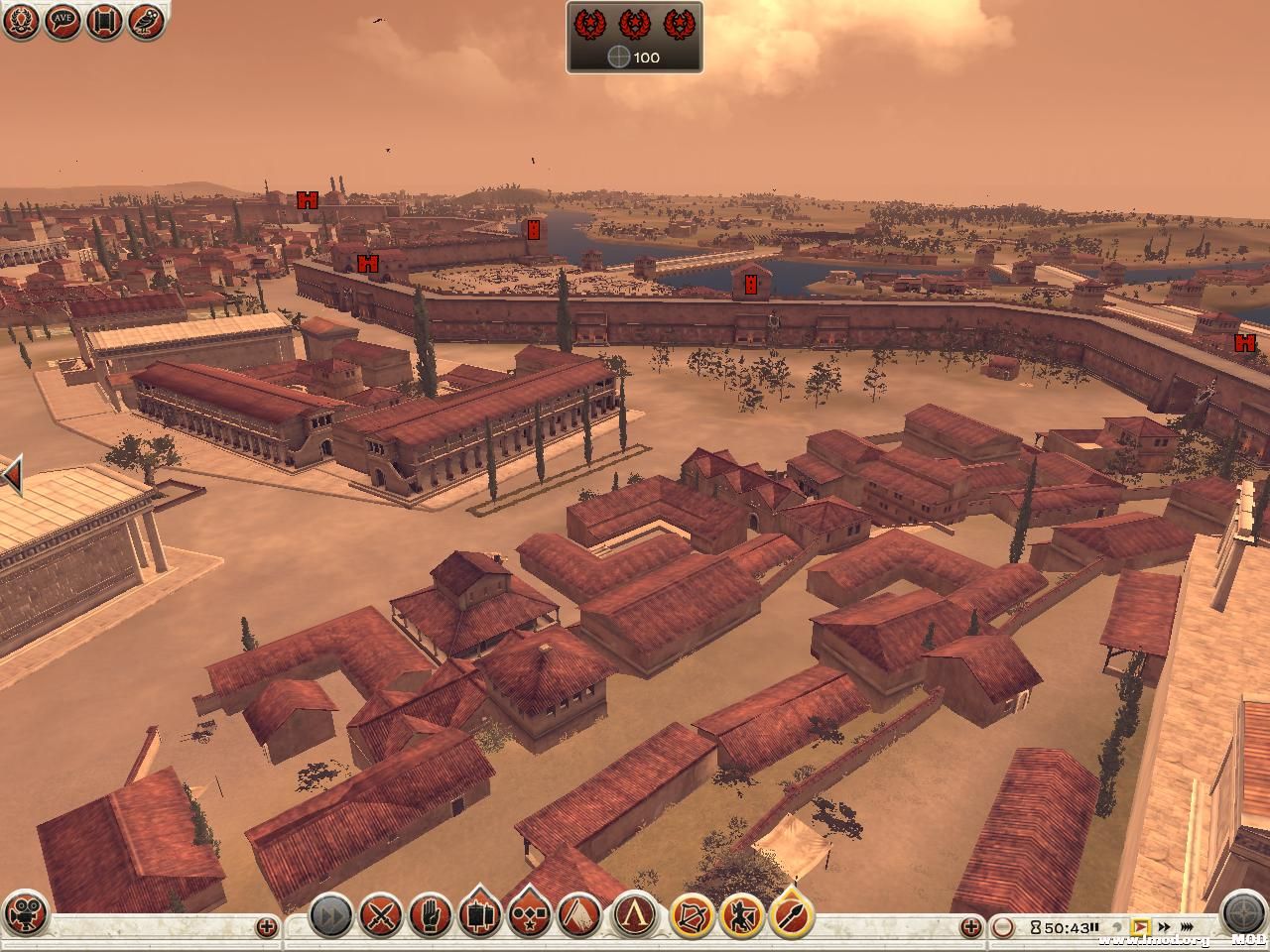Activate the spear ability button
Image resolution: width=1270 pixels, height=952 pixels.
coord(790,915)
